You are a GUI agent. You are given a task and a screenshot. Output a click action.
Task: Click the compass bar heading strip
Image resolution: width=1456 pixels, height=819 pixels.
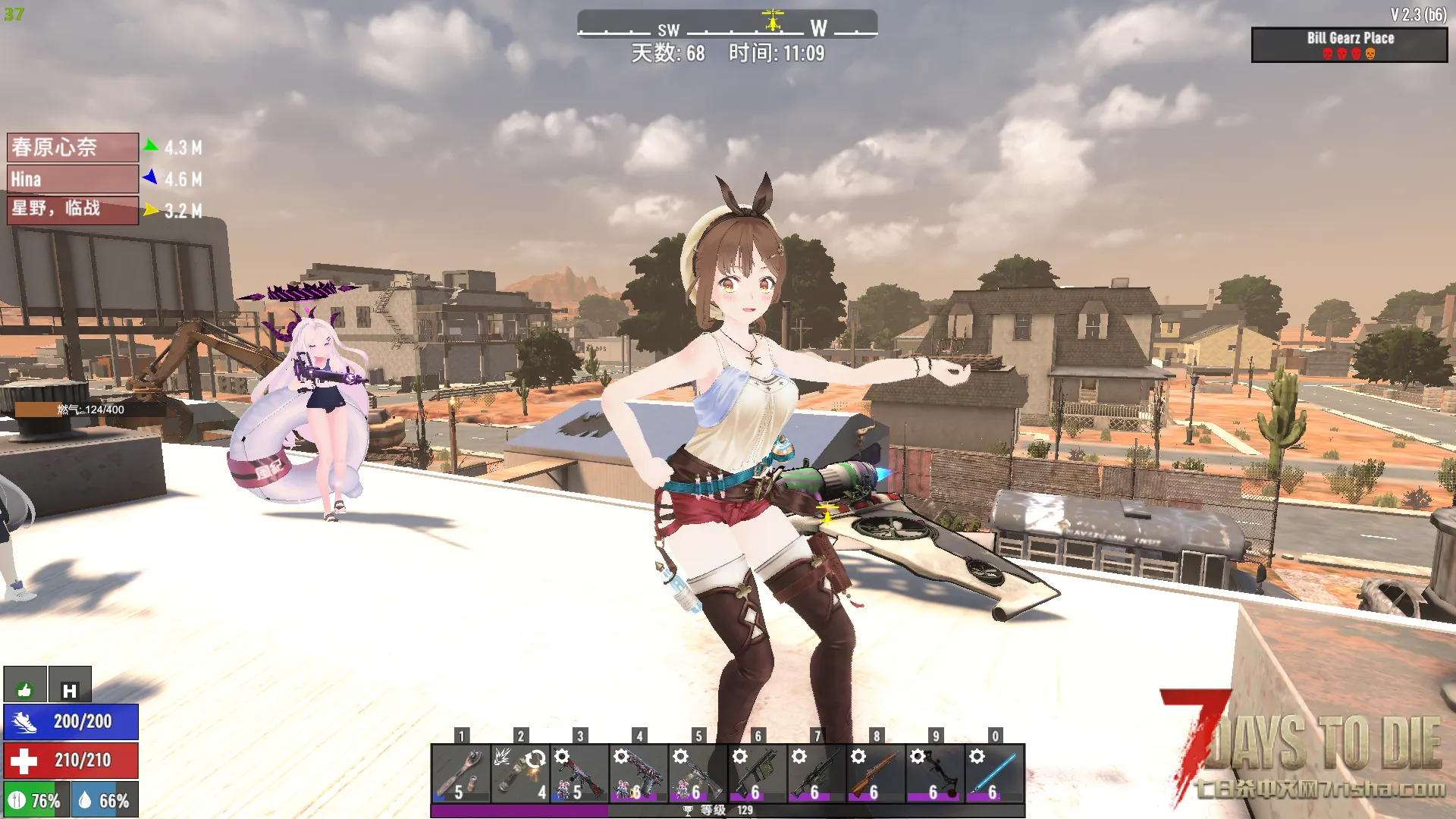point(726,24)
